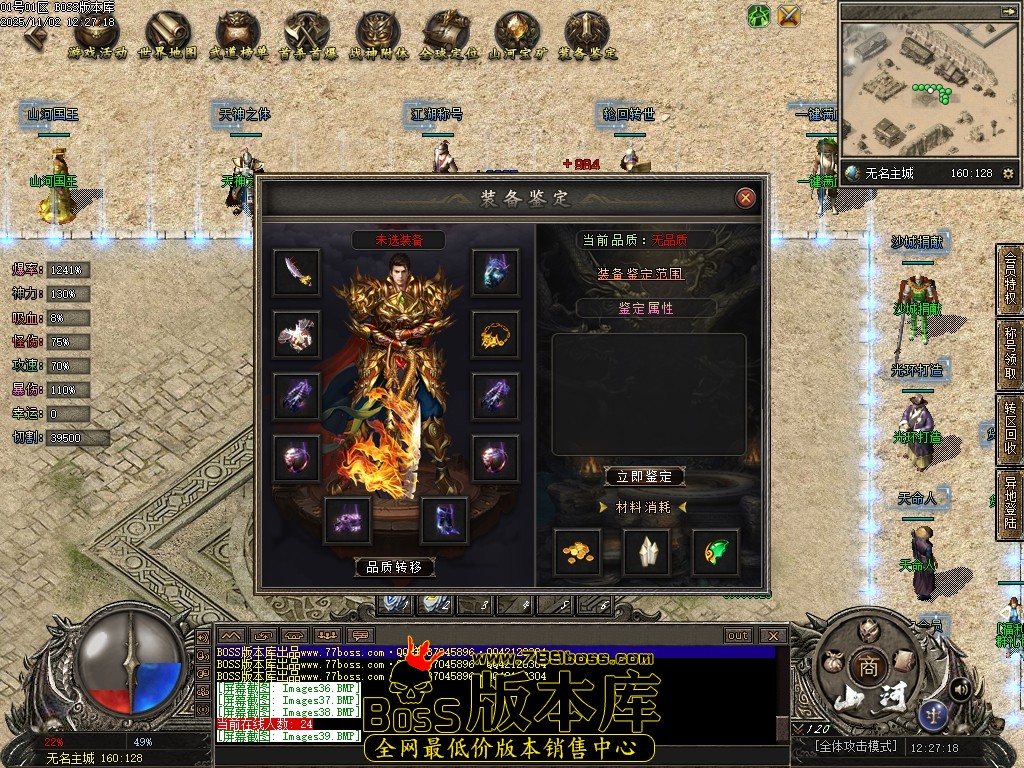Open 山河宝矿 treasure mine icon
This screenshot has width=1024, height=768.
[x=516, y=35]
